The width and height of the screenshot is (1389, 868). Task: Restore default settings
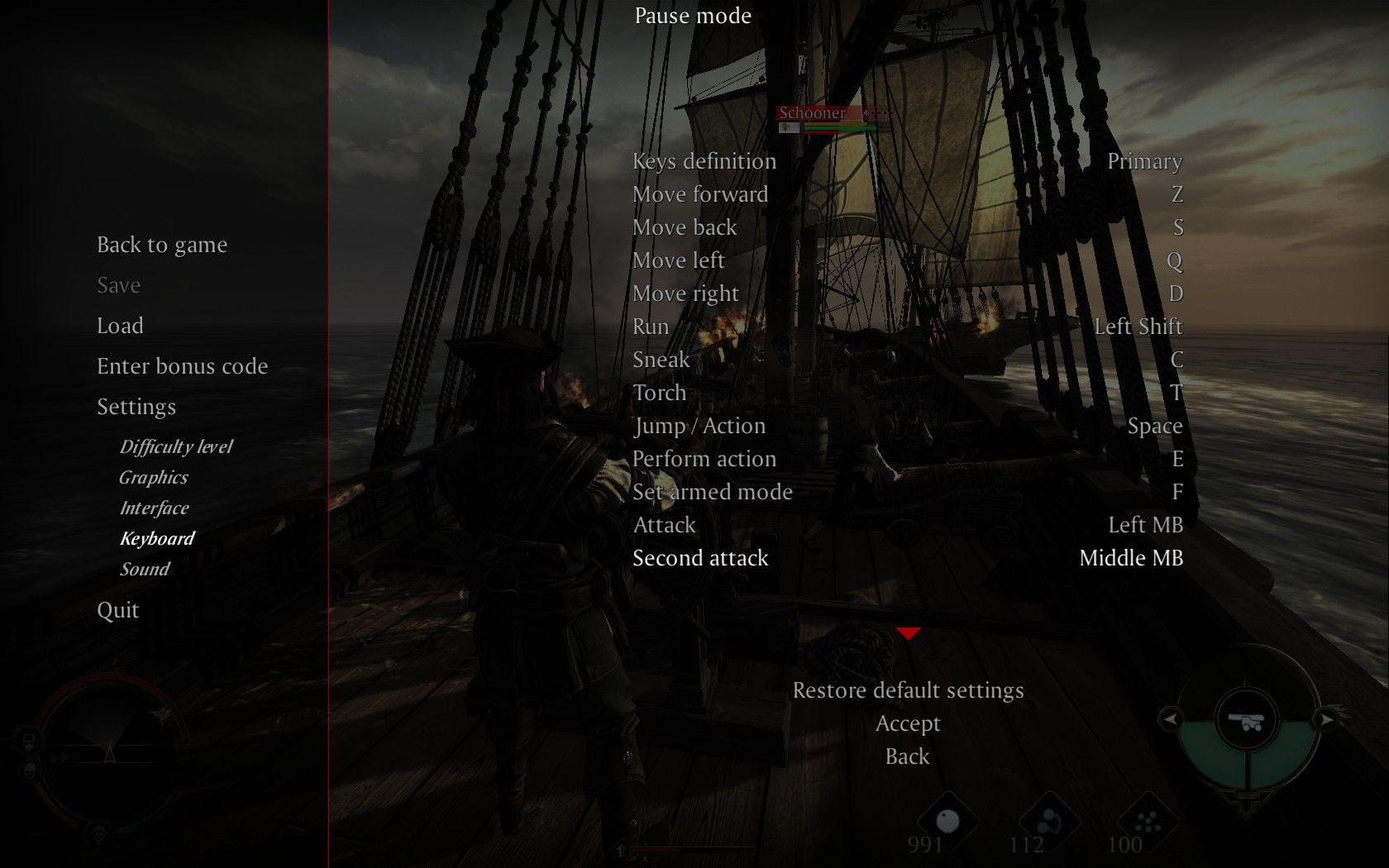point(908,690)
